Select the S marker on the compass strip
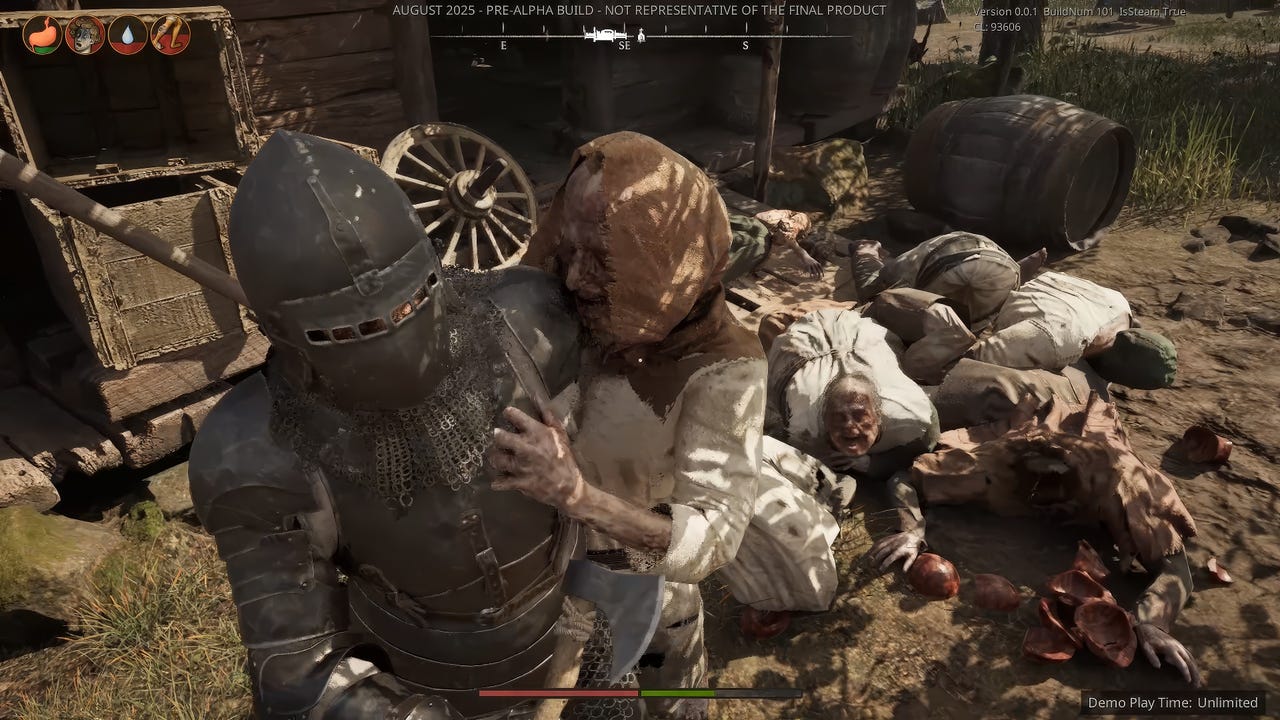1280x720 pixels. point(745,45)
